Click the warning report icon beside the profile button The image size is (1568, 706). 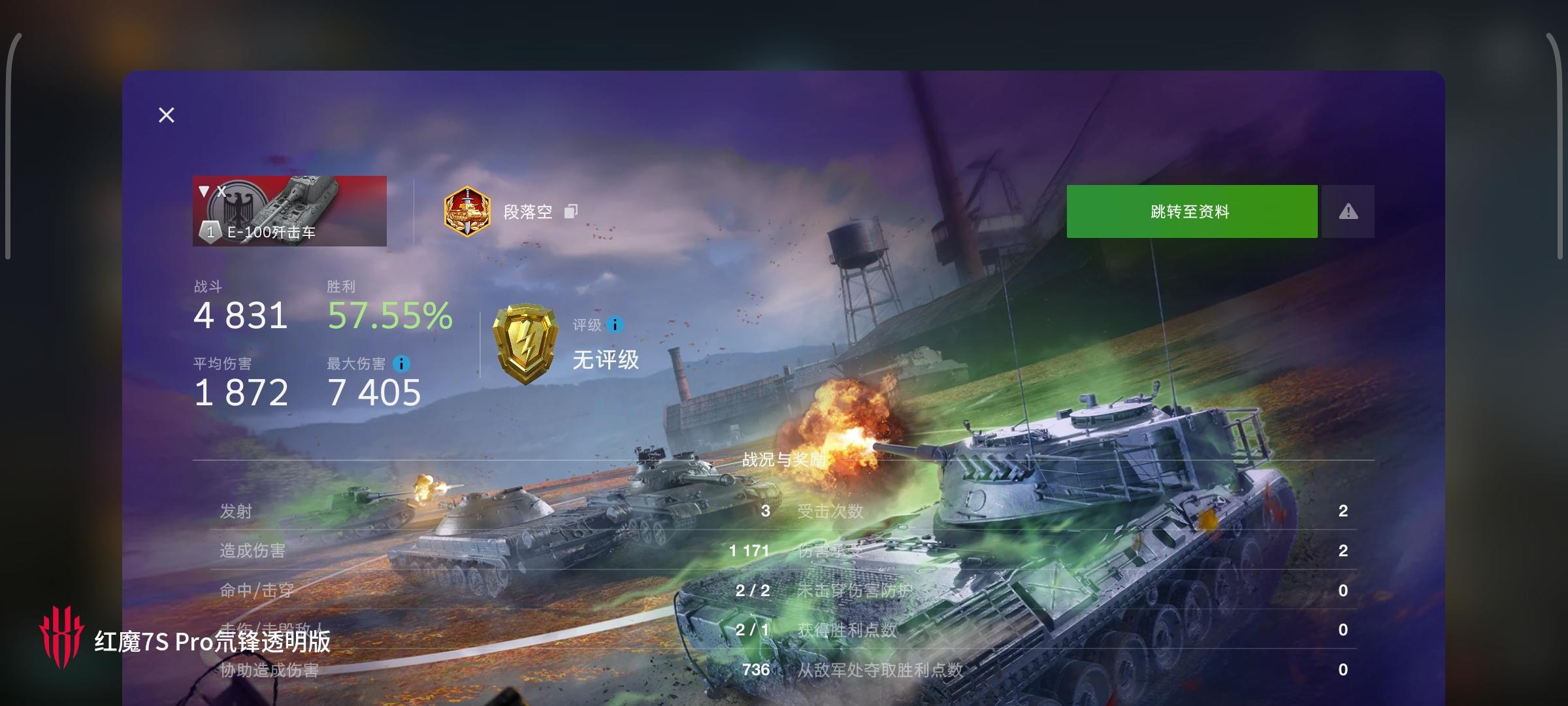[x=1348, y=211]
